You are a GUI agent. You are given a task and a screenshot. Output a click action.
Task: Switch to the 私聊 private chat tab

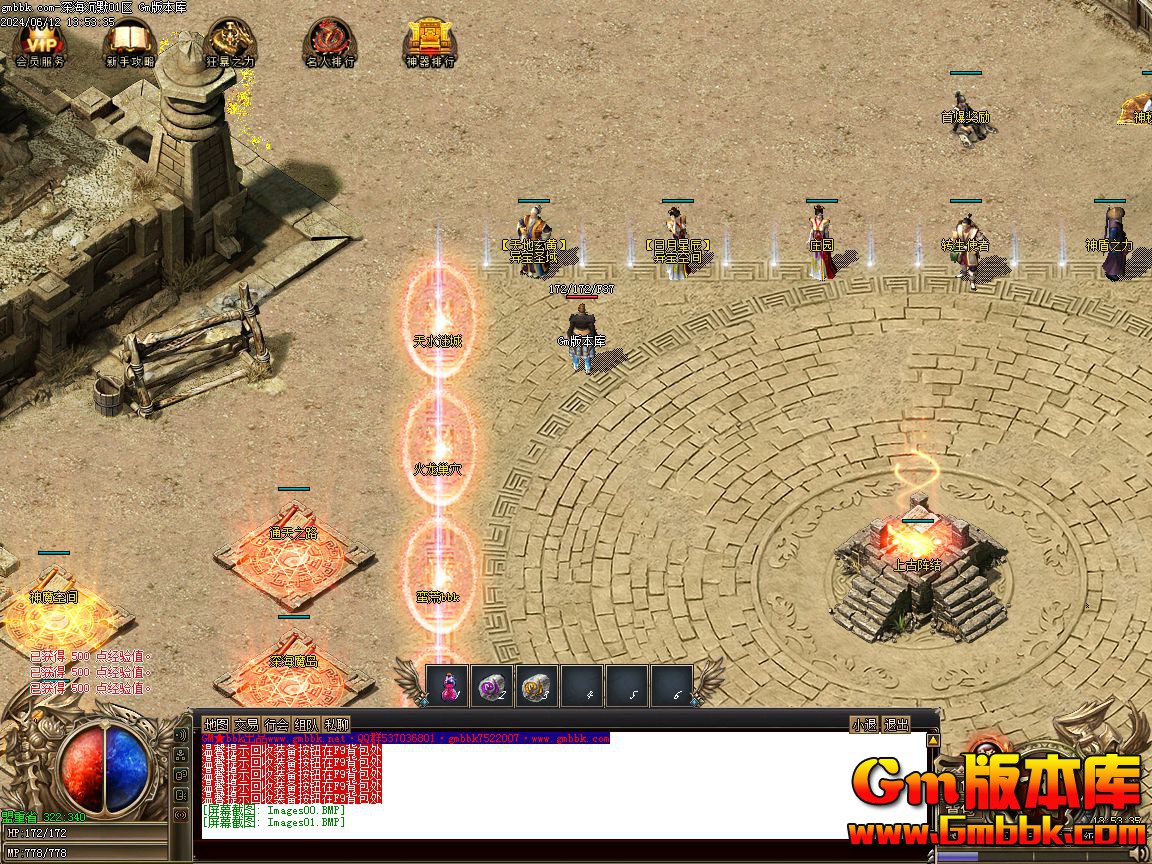[336, 725]
